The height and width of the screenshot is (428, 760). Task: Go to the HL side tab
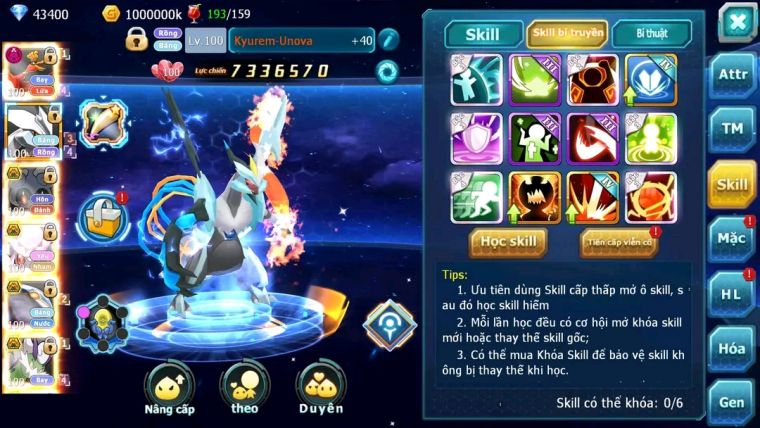click(x=732, y=294)
